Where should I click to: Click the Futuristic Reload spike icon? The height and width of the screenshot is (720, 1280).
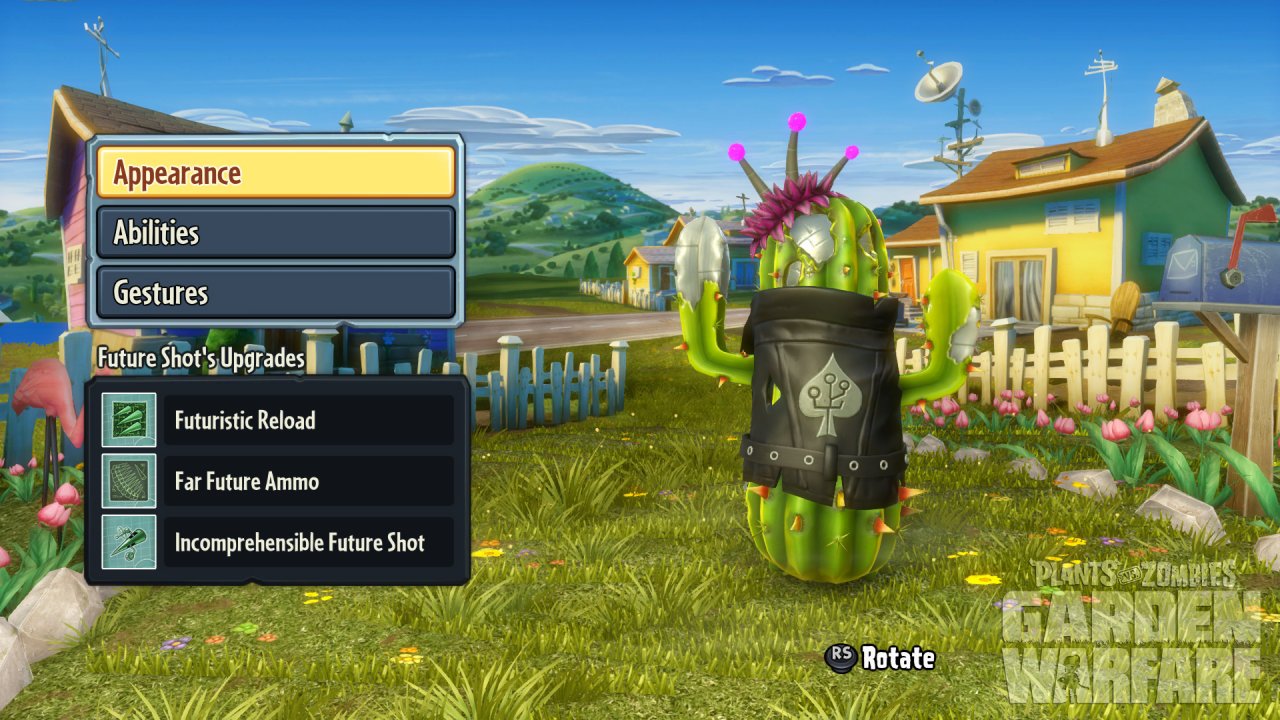(129, 420)
